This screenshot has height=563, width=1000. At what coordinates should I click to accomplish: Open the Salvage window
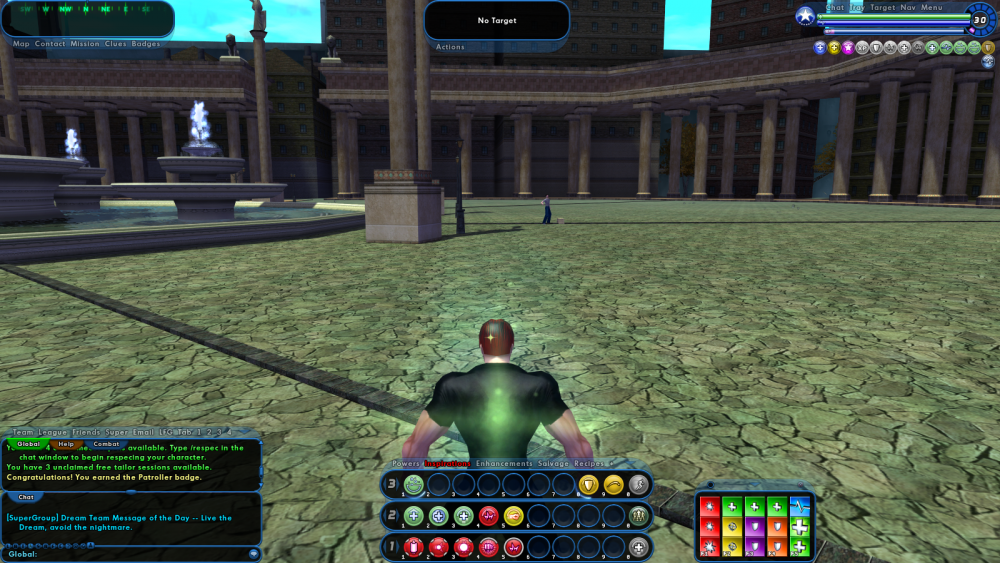(x=553, y=464)
